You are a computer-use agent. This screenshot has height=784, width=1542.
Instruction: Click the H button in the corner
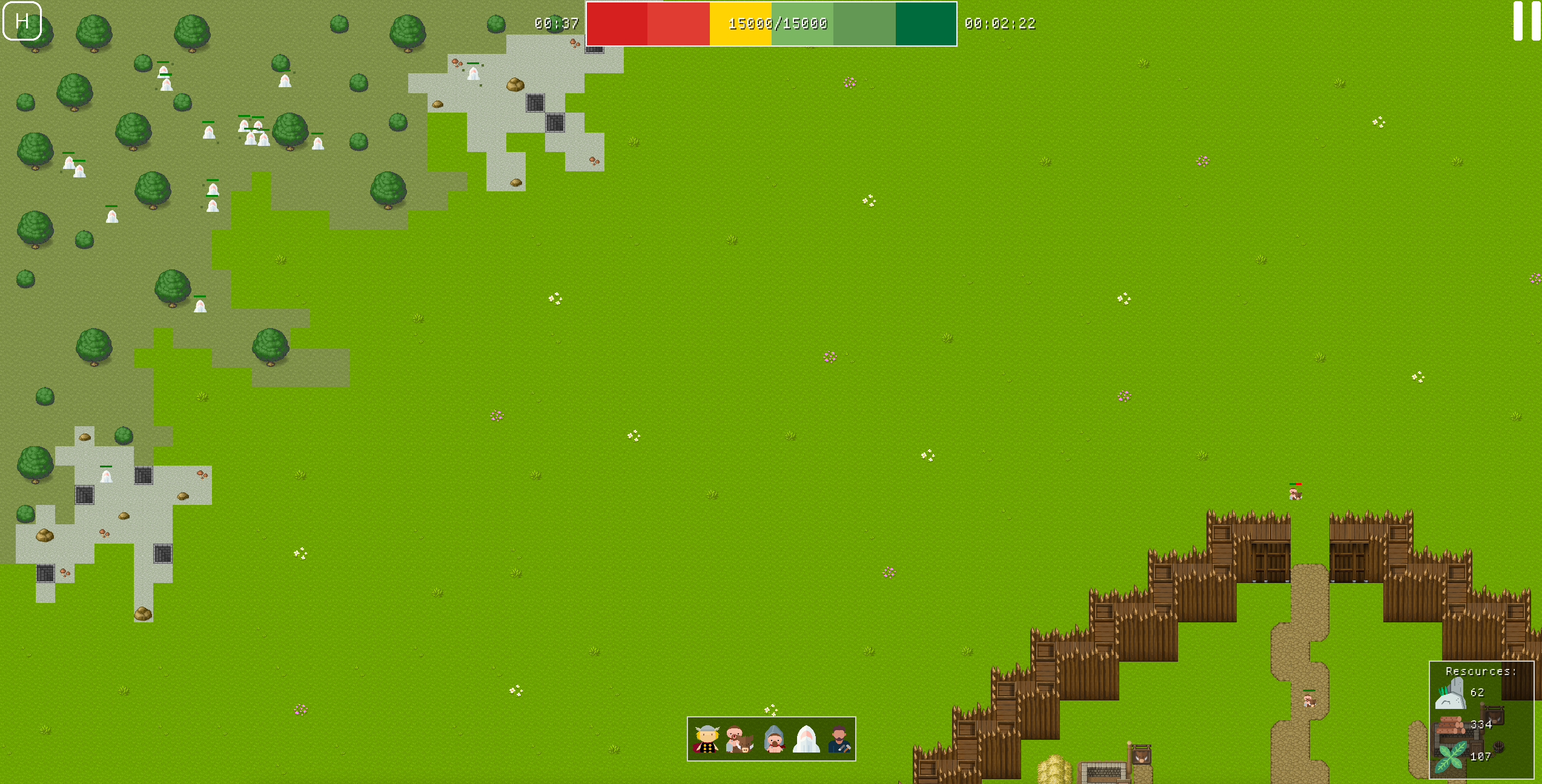(22, 21)
